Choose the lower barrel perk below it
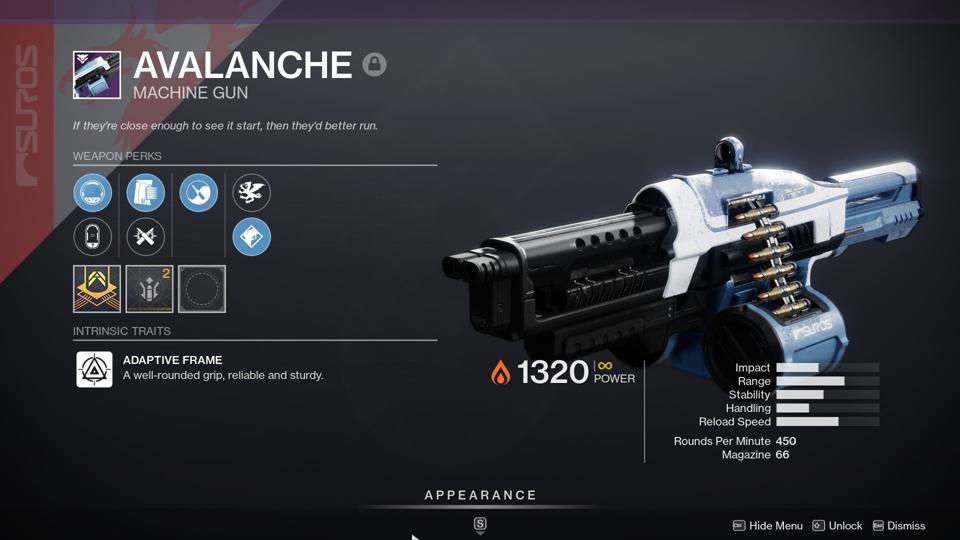The width and height of the screenshot is (960, 540). pyautogui.click(x=93, y=237)
